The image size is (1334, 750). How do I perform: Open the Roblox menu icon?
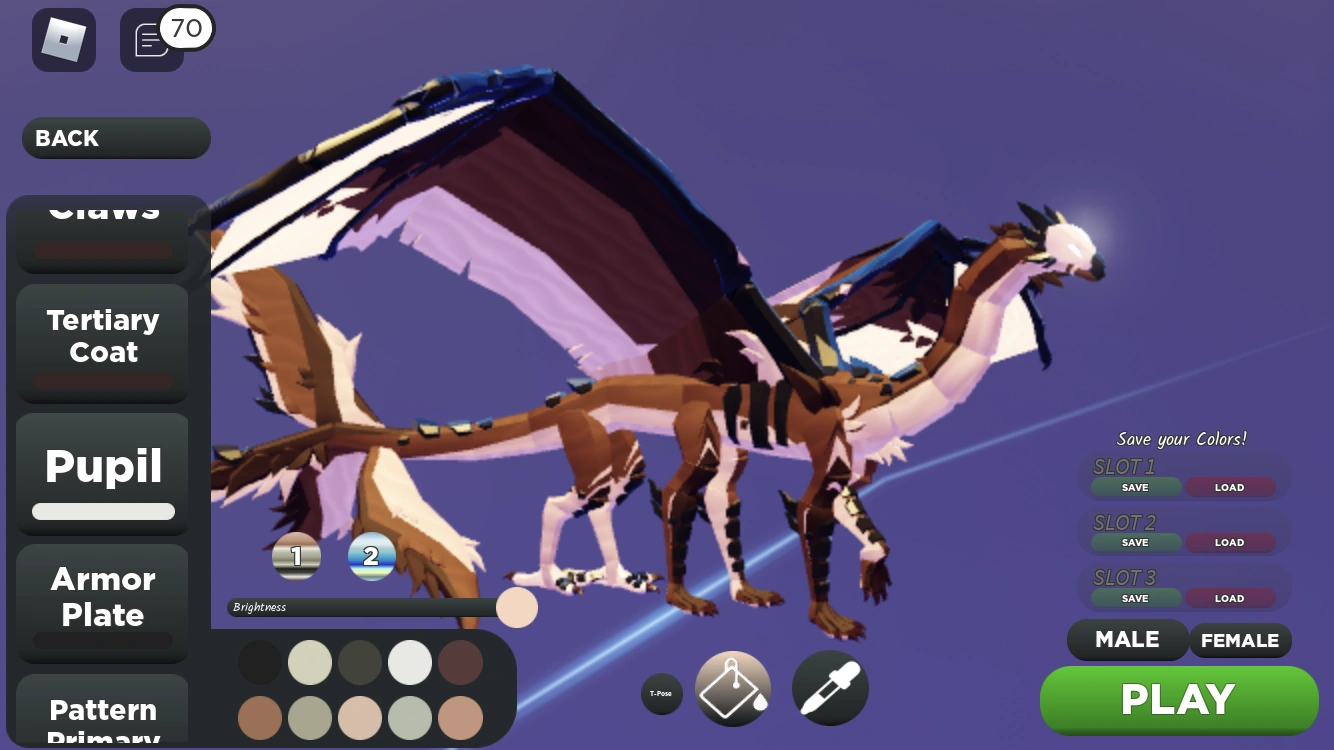pos(64,39)
